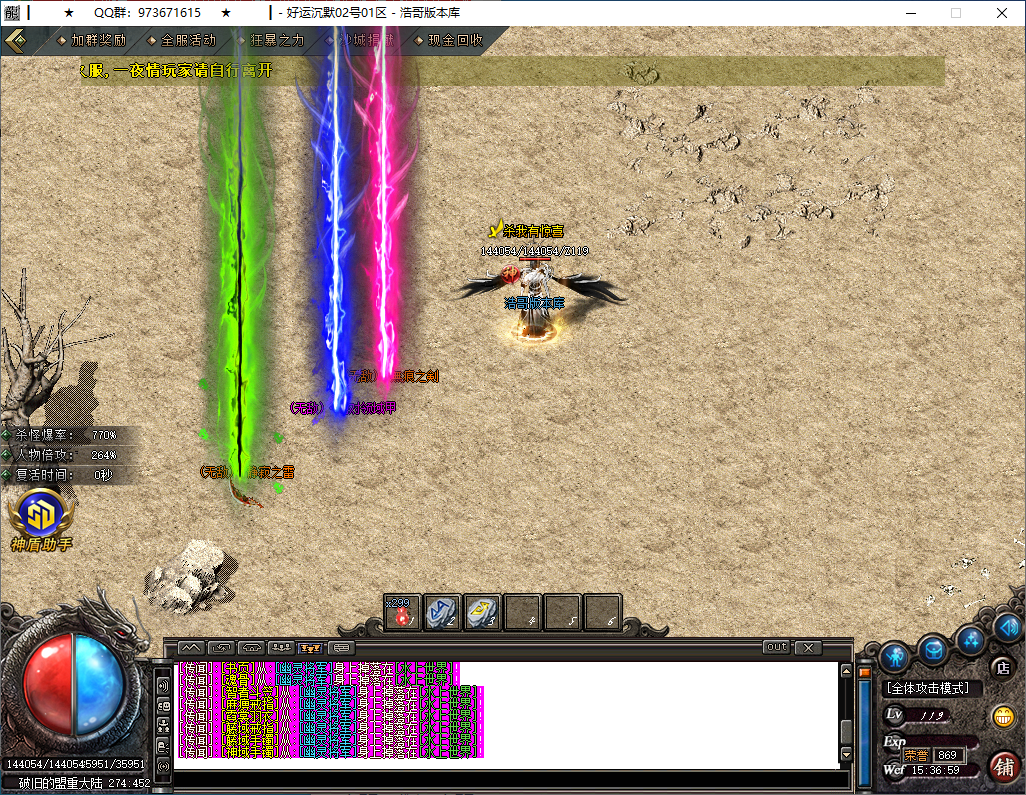Use the blue scroll in hotbar slot two
The image size is (1026, 795).
pos(442,613)
